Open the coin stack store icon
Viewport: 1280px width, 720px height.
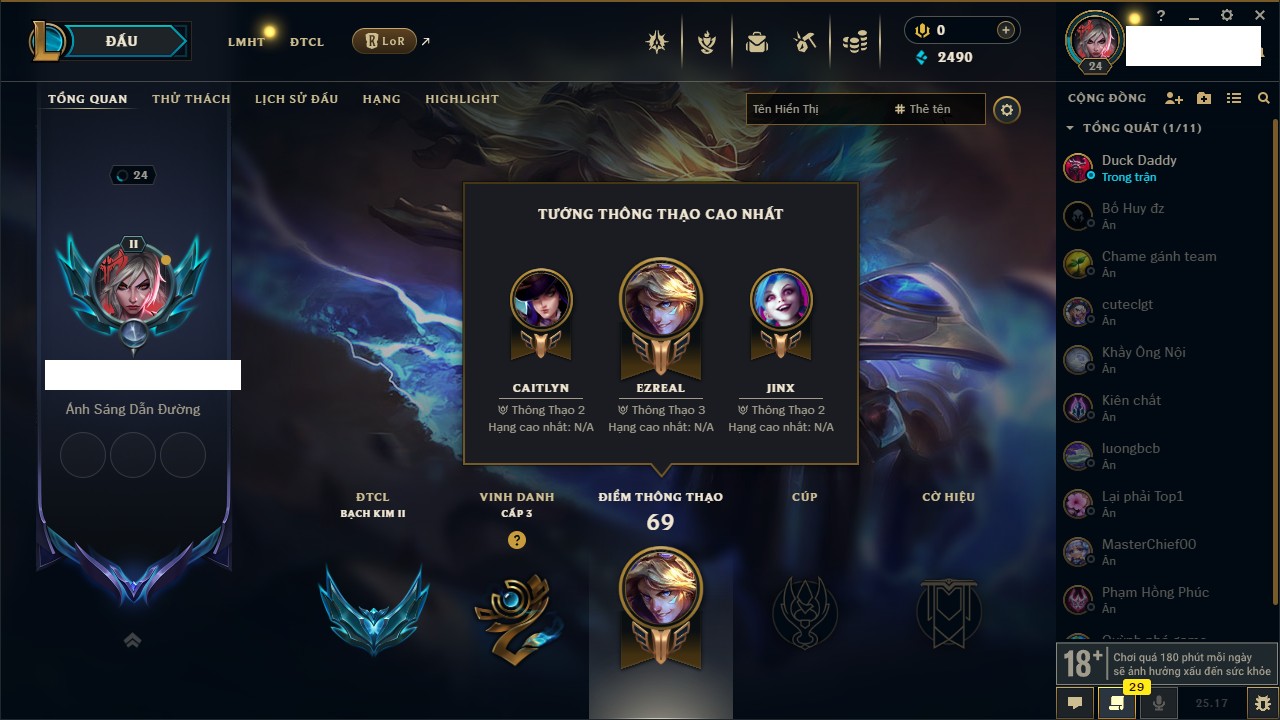click(854, 42)
